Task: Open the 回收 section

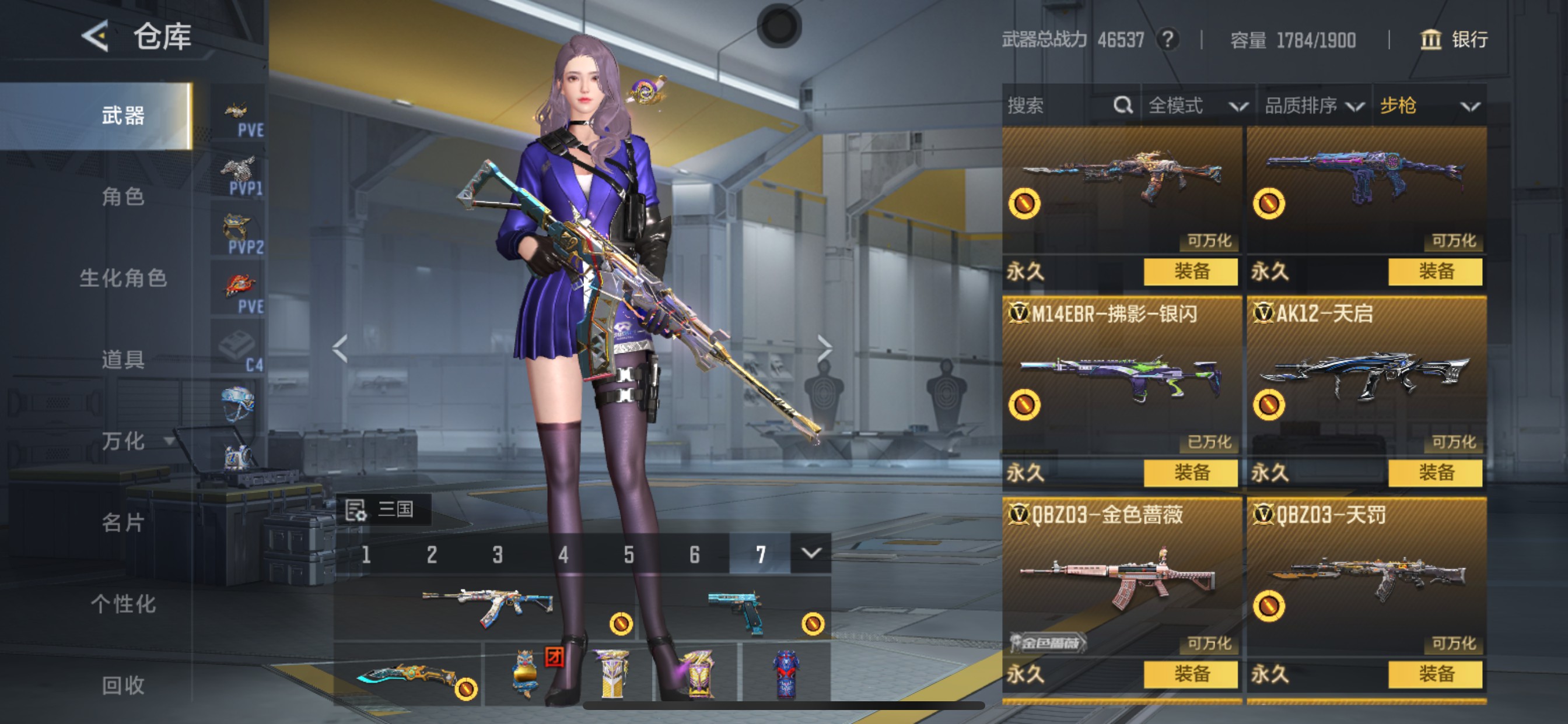Action: [x=123, y=685]
